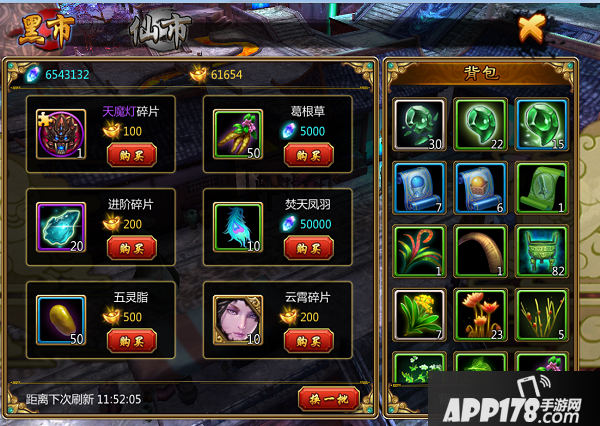Purchase the 进阶碎片 for 200
The image size is (600, 426).
pos(132,247)
